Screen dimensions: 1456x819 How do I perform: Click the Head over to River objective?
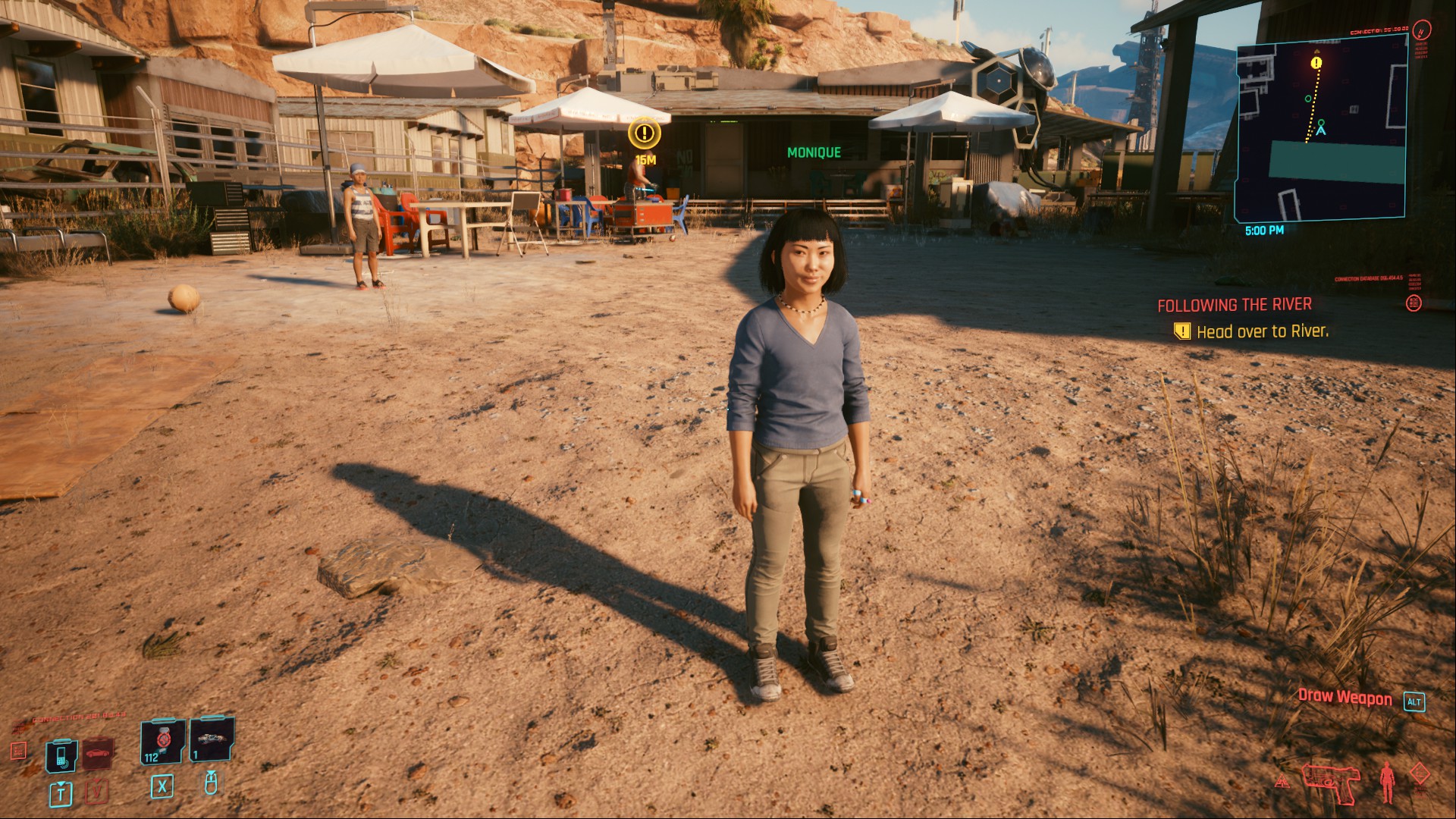1262,331
